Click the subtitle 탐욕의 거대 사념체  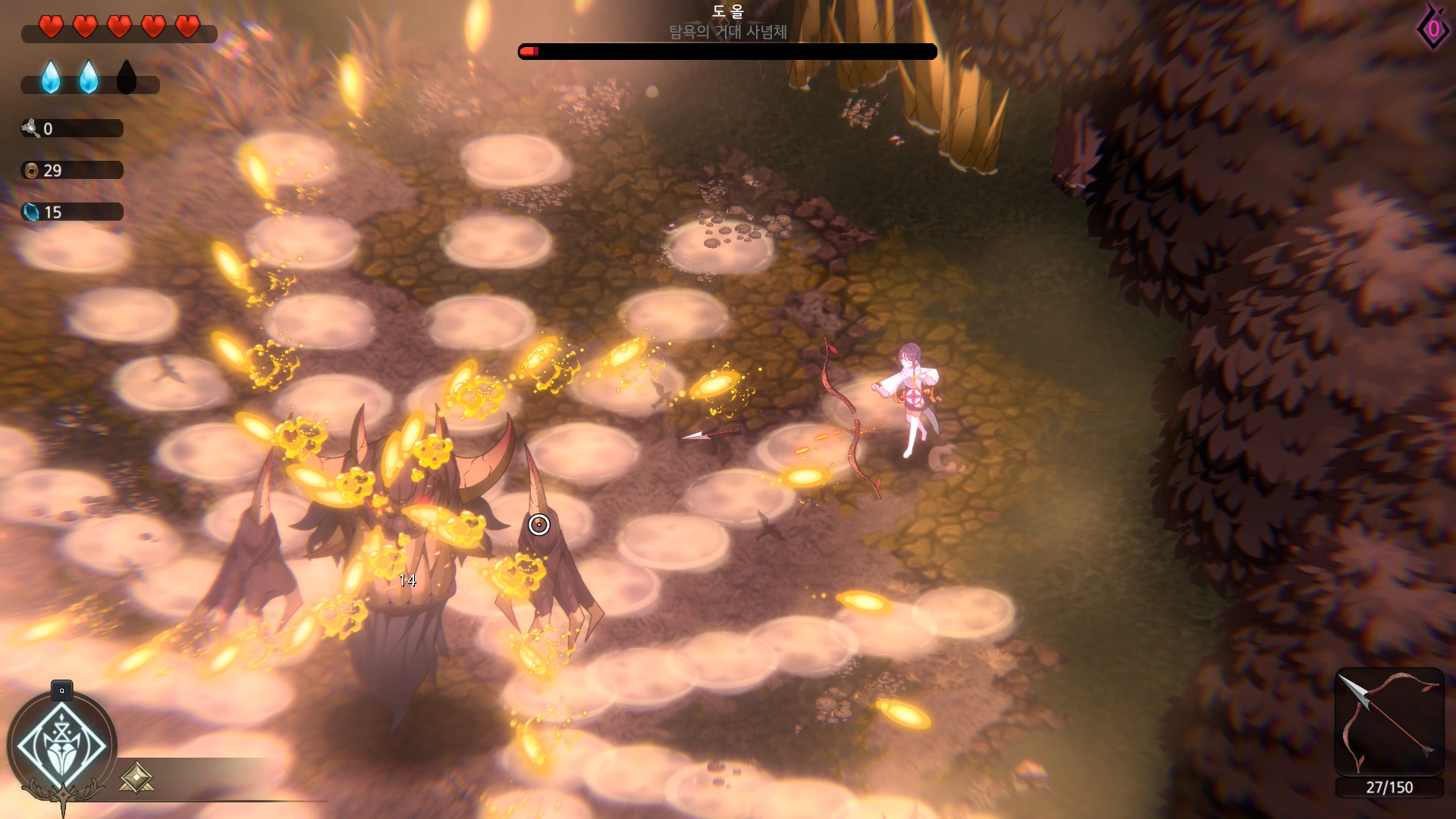coord(726,32)
